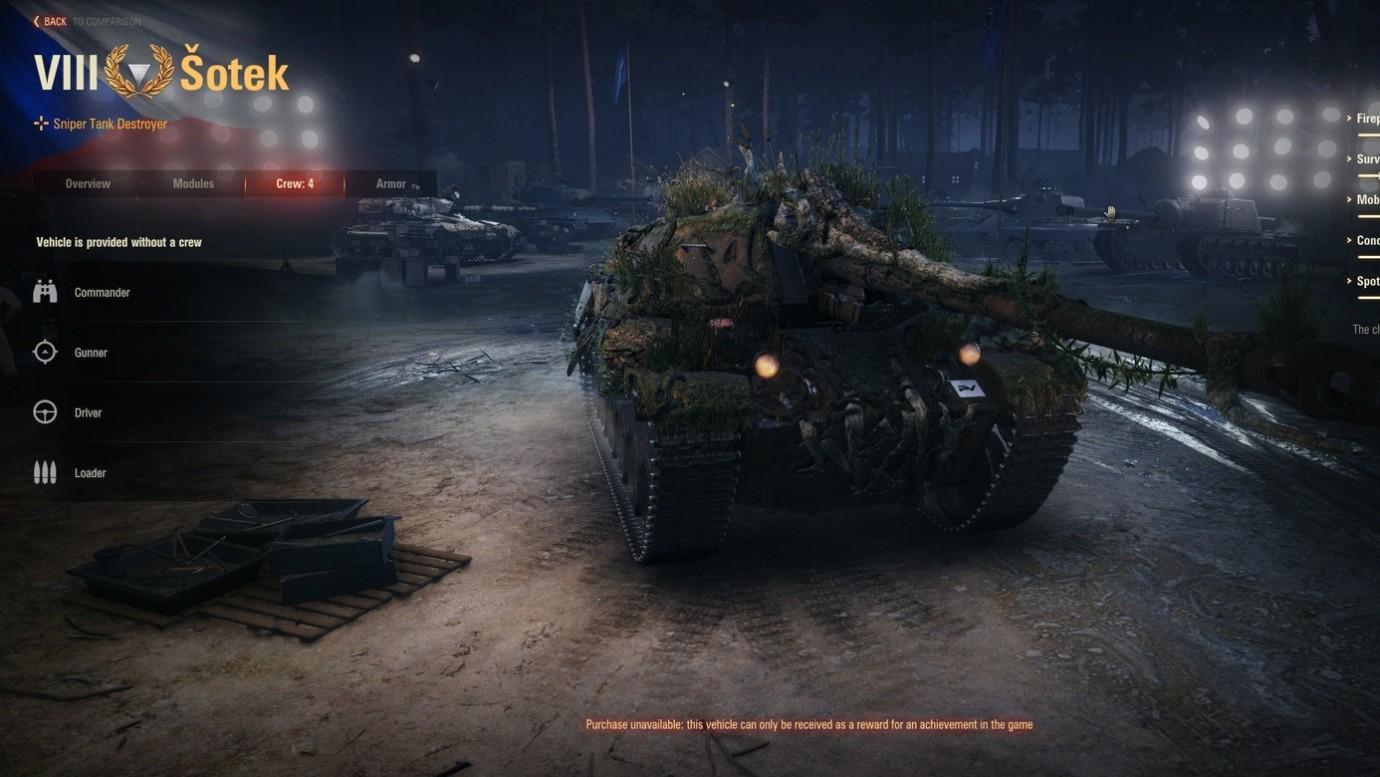Open the Modules tab
The image size is (1380, 777).
[x=192, y=184]
